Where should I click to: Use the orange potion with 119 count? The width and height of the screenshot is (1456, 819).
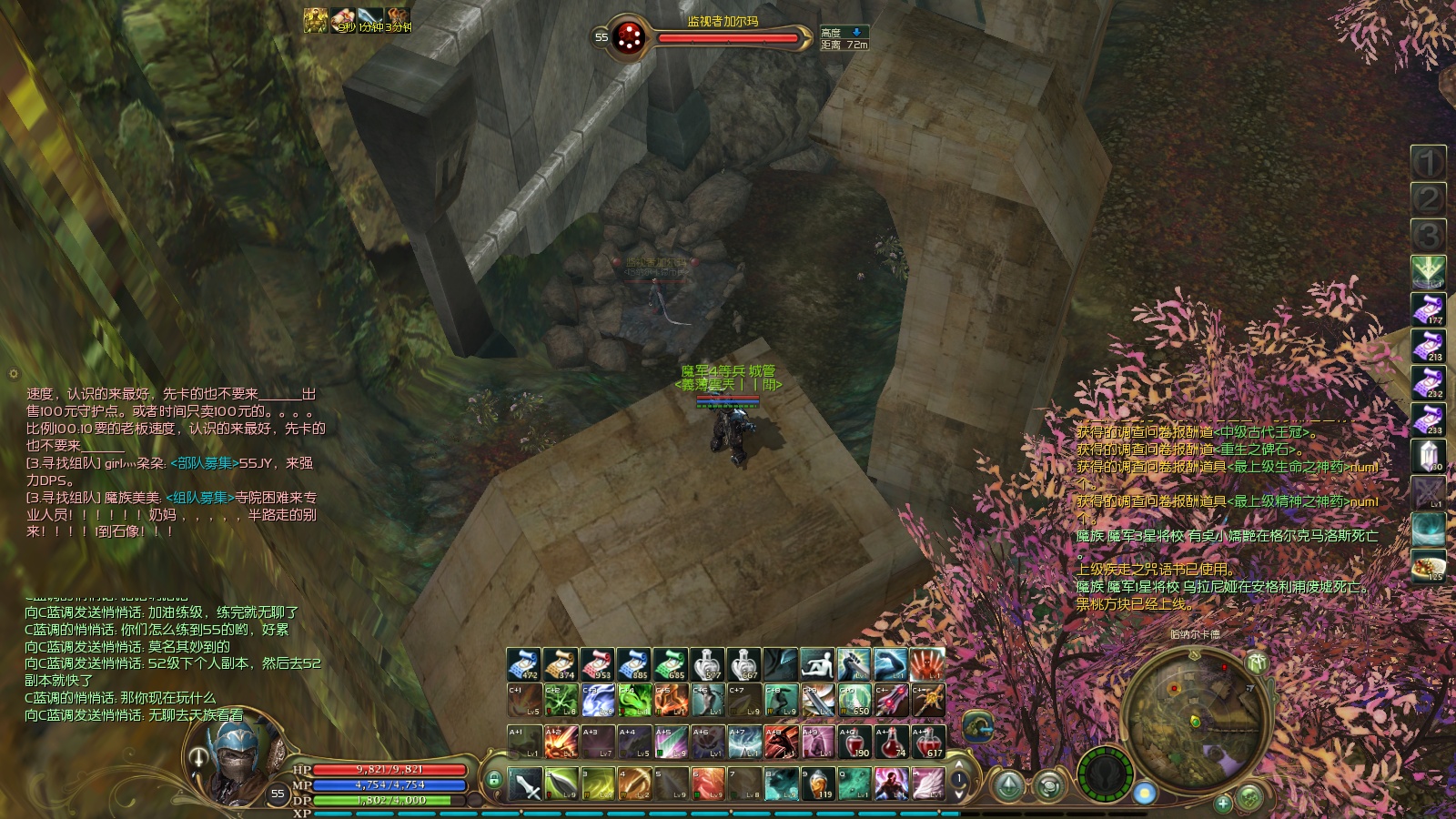click(818, 784)
